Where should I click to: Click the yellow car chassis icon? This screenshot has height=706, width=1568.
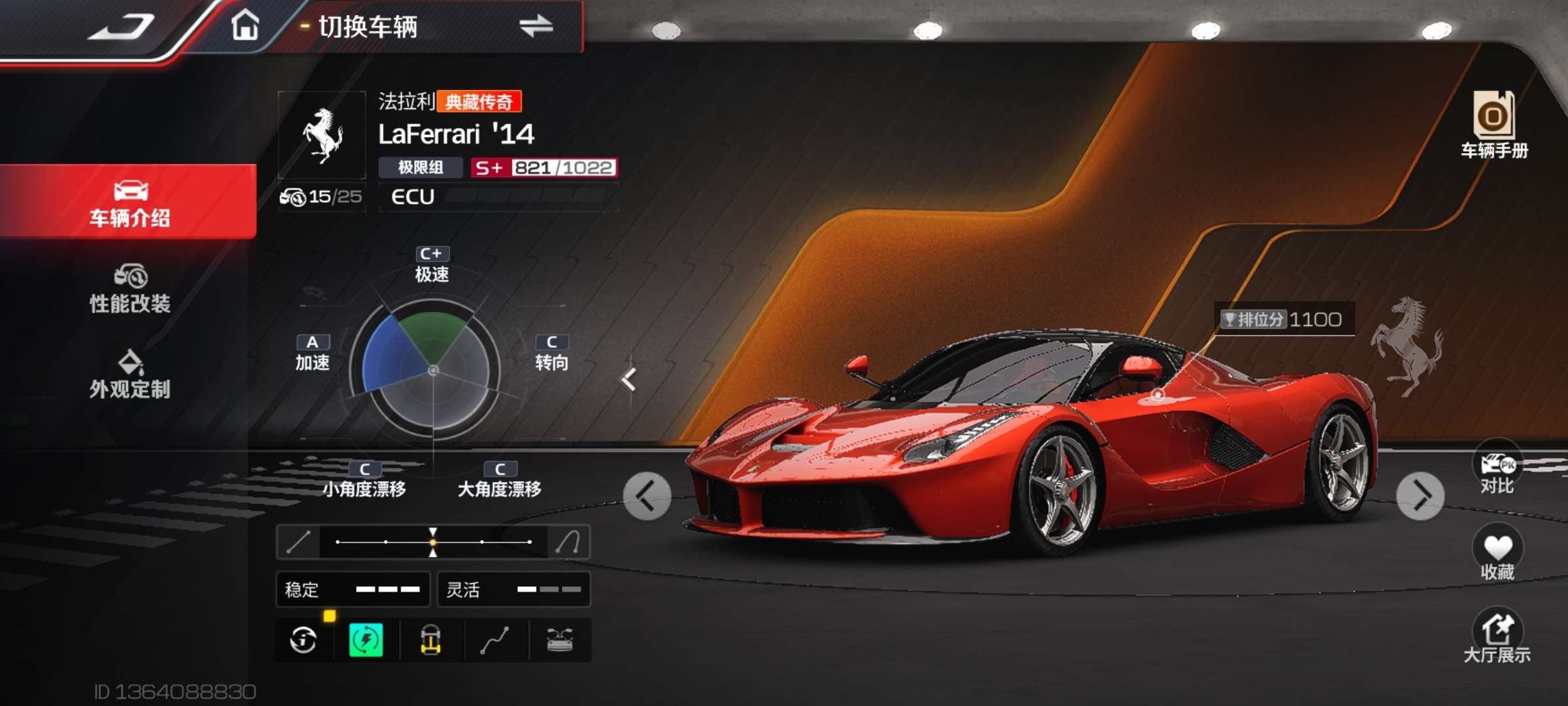point(431,640)
